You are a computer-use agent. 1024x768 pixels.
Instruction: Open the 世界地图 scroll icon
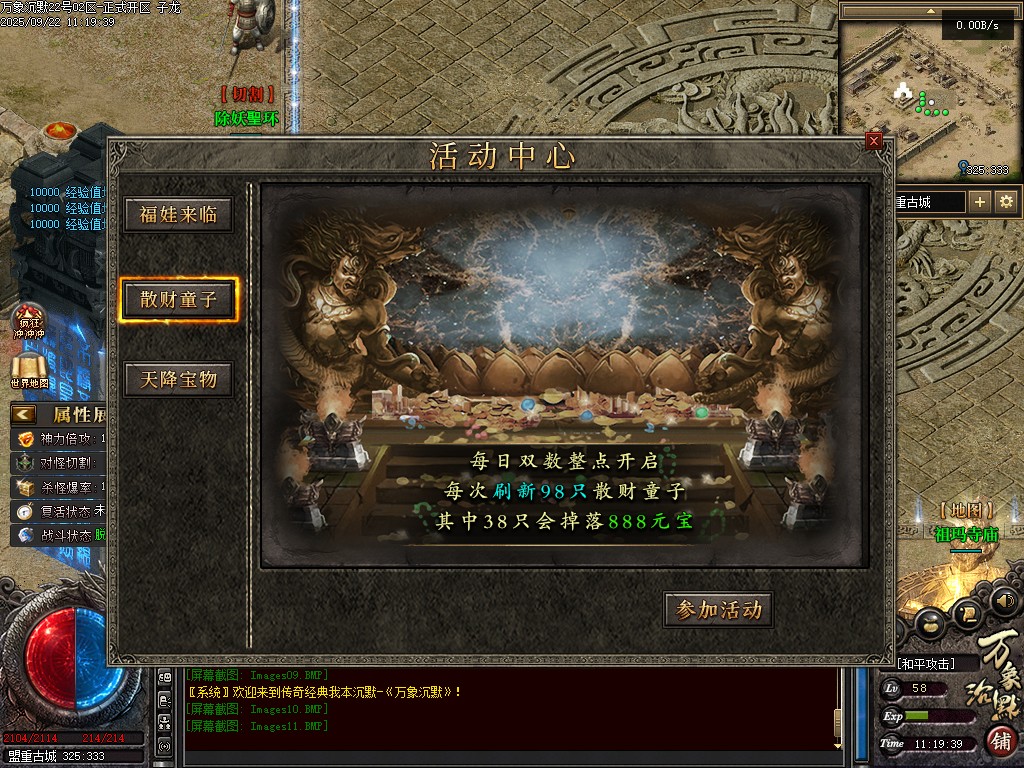point(30,367)
